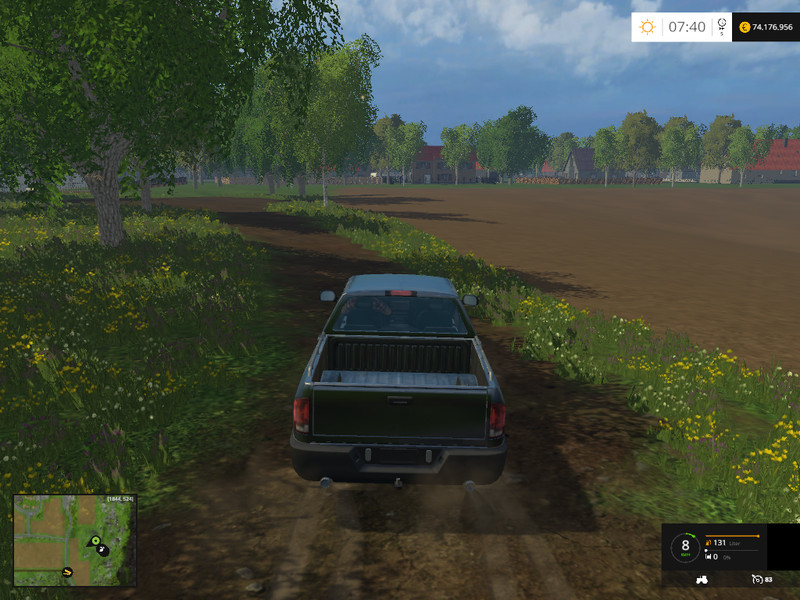Select the yellow arrow marker on minimap
Screen dimensions: 800x600
pyautogui.click(x=67, y=572)
